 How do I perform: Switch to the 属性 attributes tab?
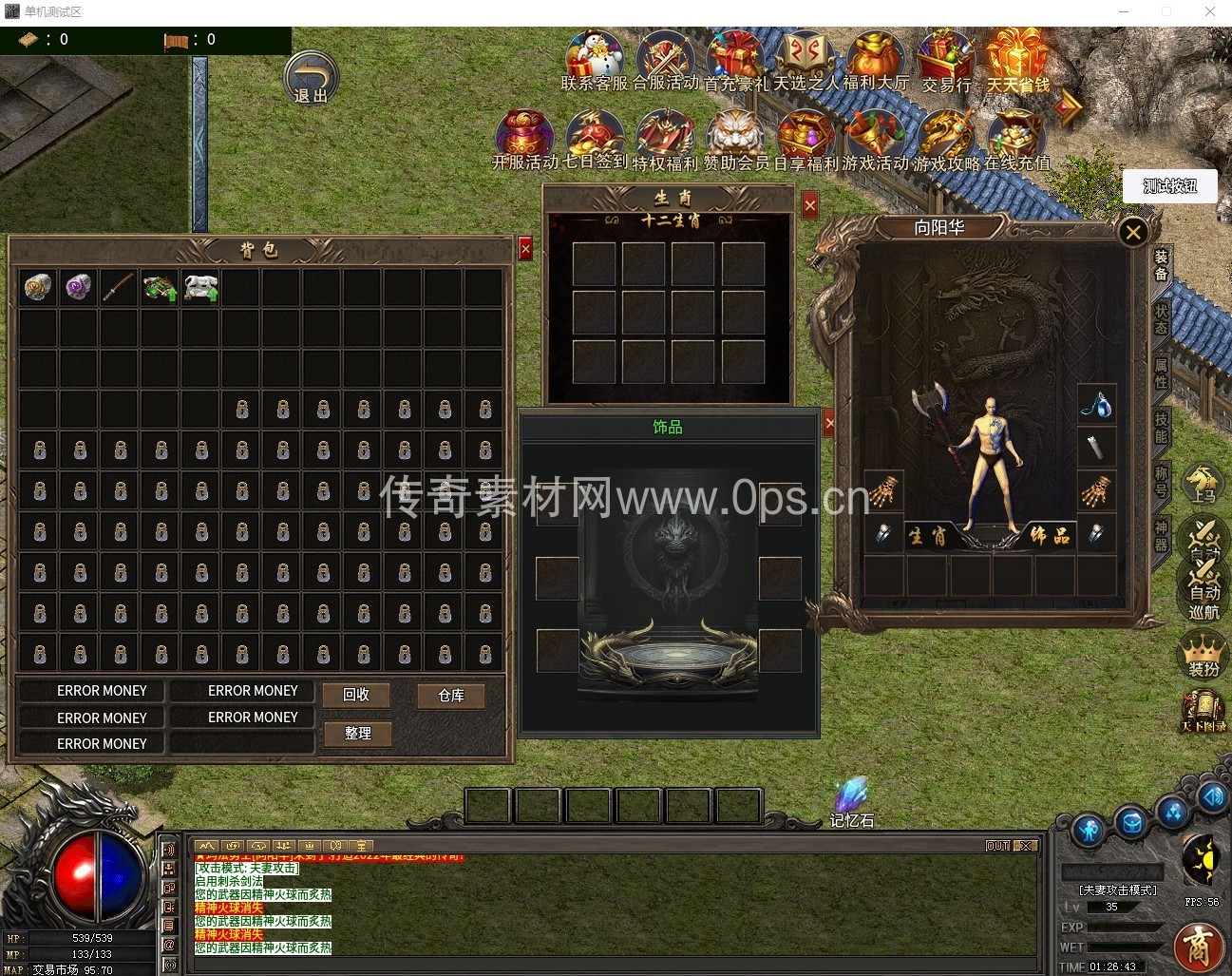1161,373
